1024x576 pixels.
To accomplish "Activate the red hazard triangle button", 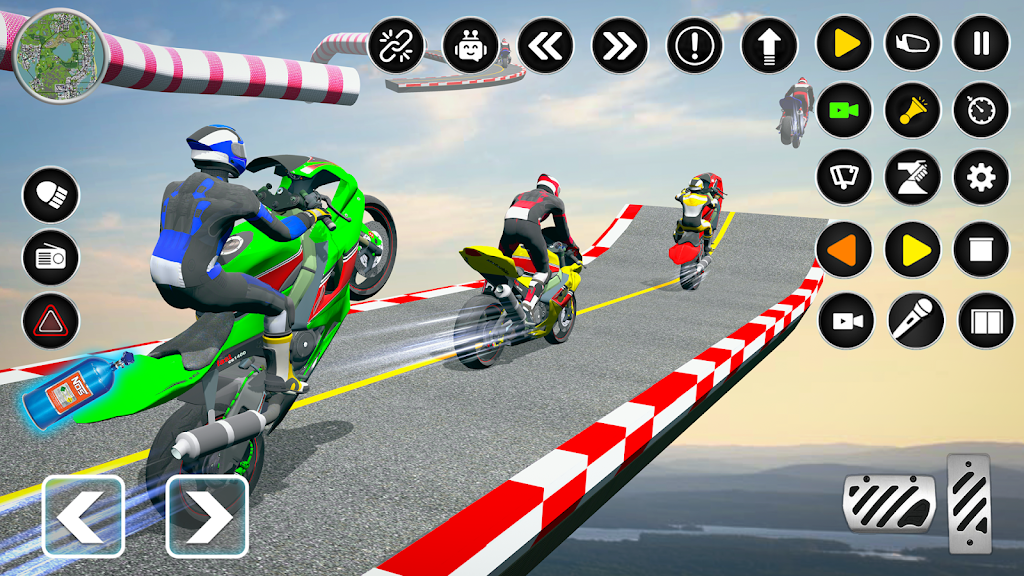I will pyautogui.click(x=51, y=321).
